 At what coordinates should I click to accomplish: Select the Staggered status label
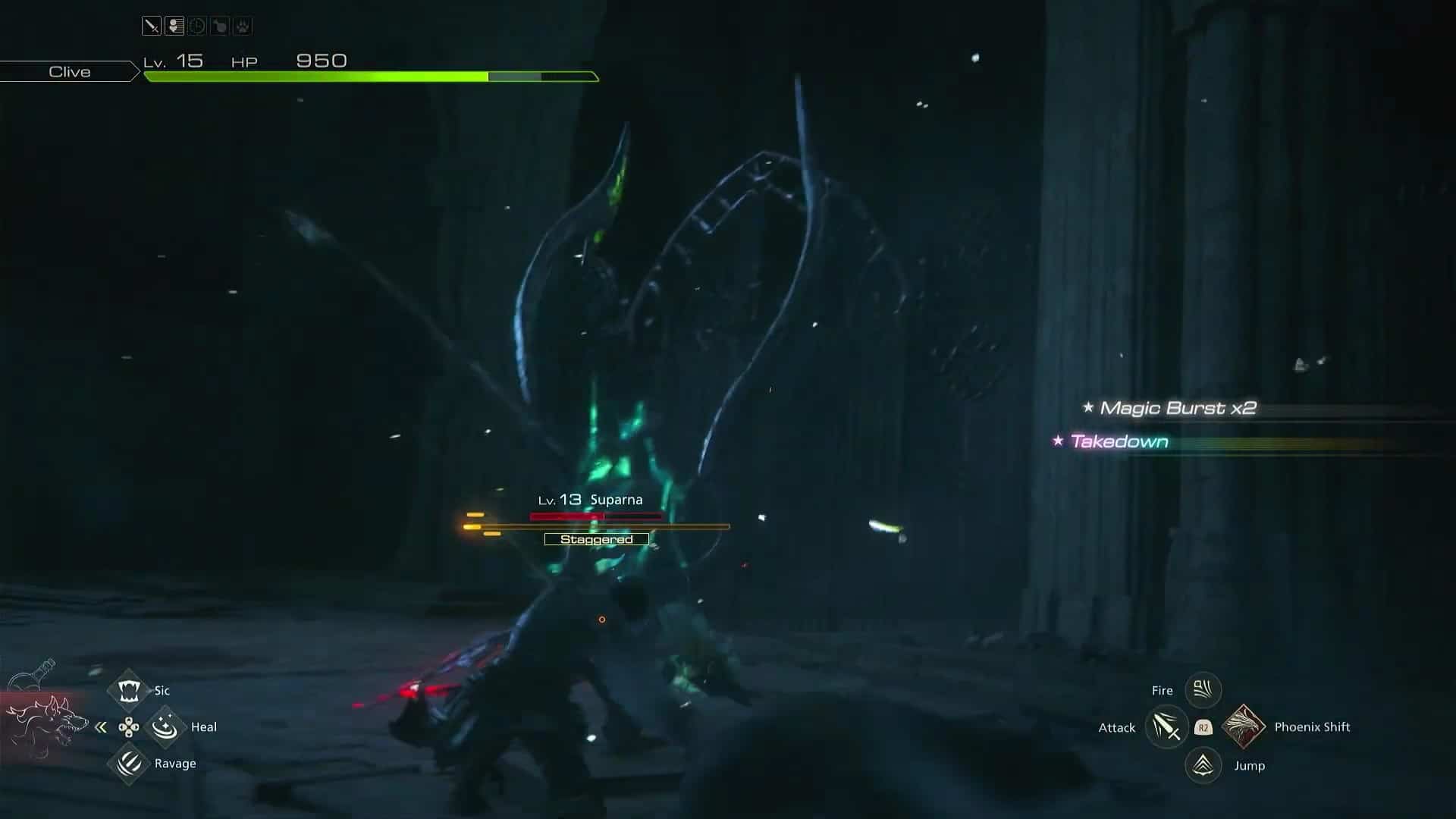coord(596,538)
